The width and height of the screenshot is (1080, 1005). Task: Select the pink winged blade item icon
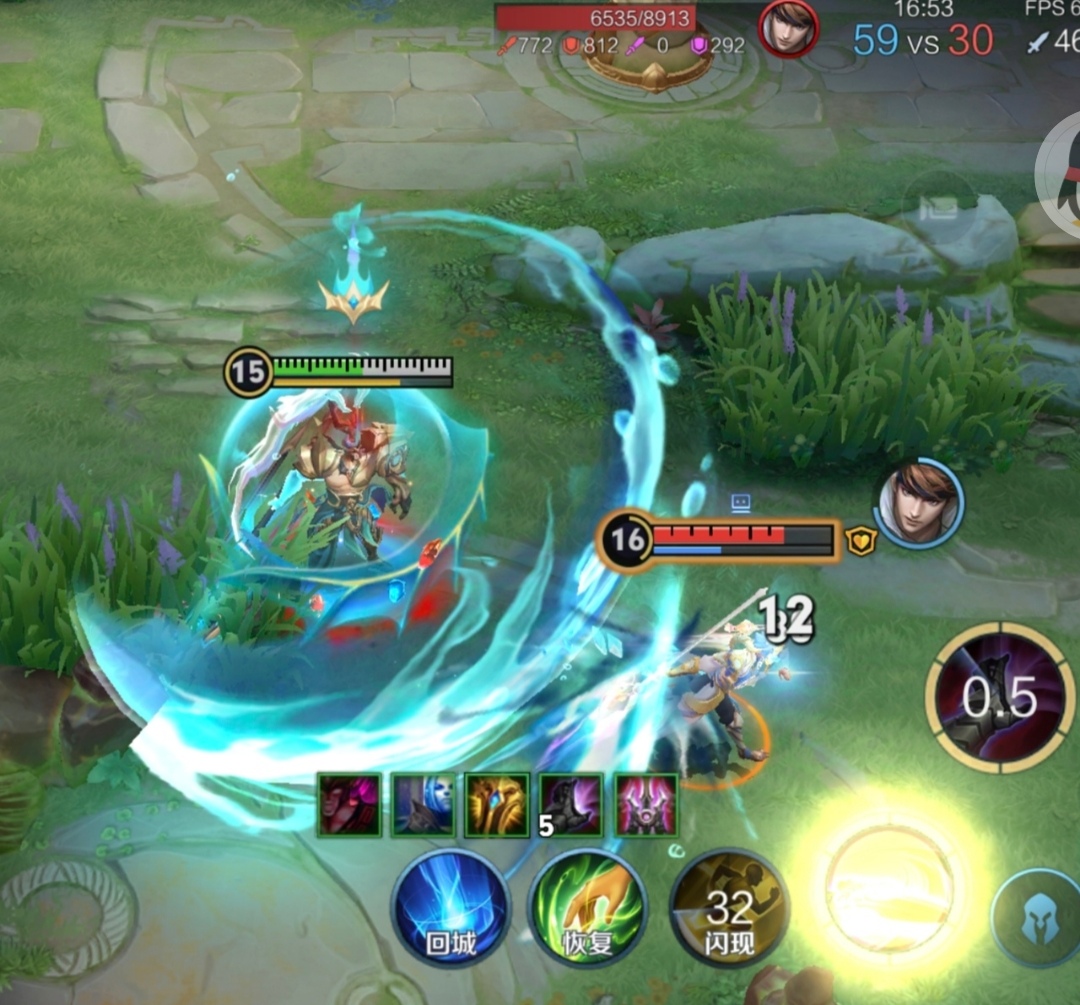[645, 804]
